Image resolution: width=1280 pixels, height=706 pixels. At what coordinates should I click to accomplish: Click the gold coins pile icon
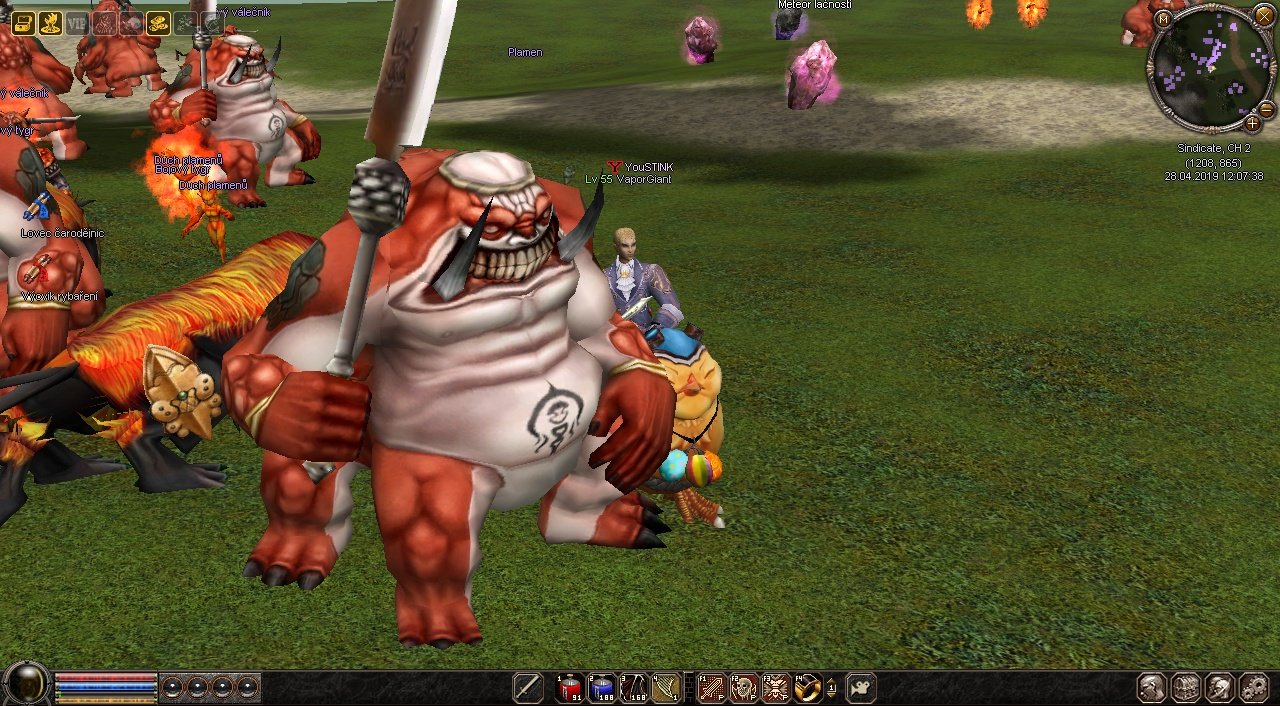point(158,23)
